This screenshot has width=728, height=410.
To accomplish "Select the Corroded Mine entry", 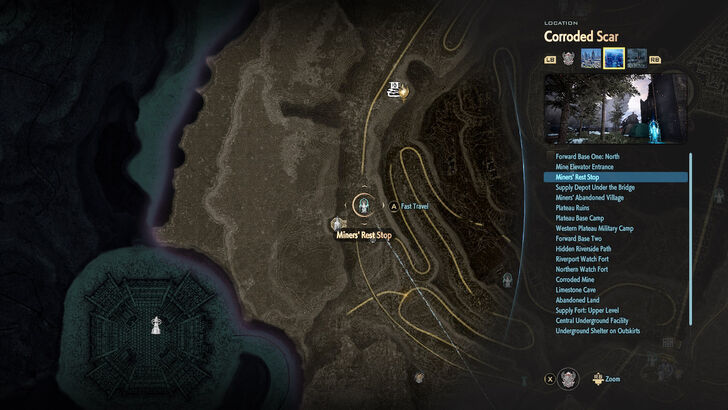I will [575, 279].
